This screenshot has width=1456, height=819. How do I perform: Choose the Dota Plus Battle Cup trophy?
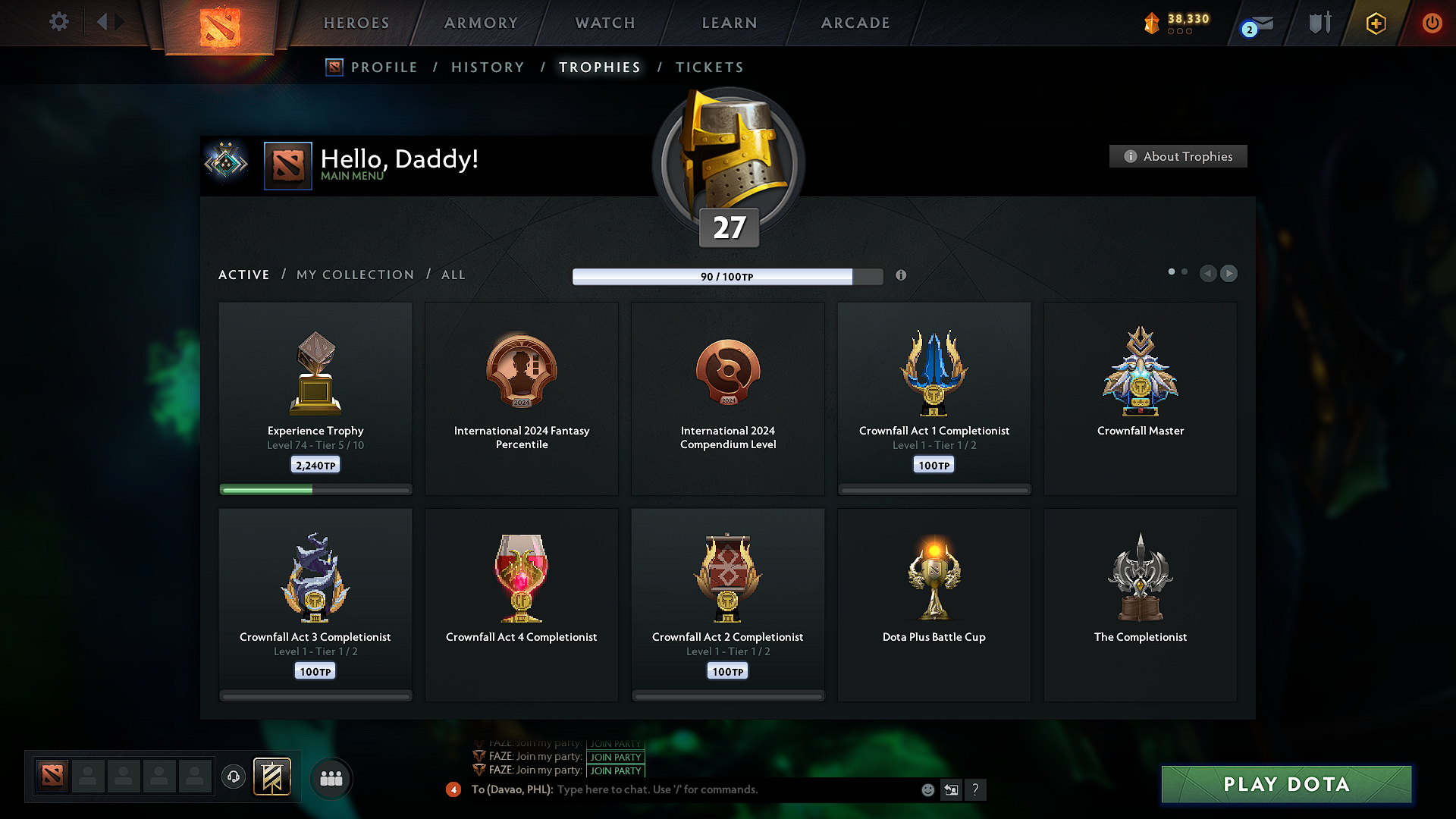[x=934, y=604]
